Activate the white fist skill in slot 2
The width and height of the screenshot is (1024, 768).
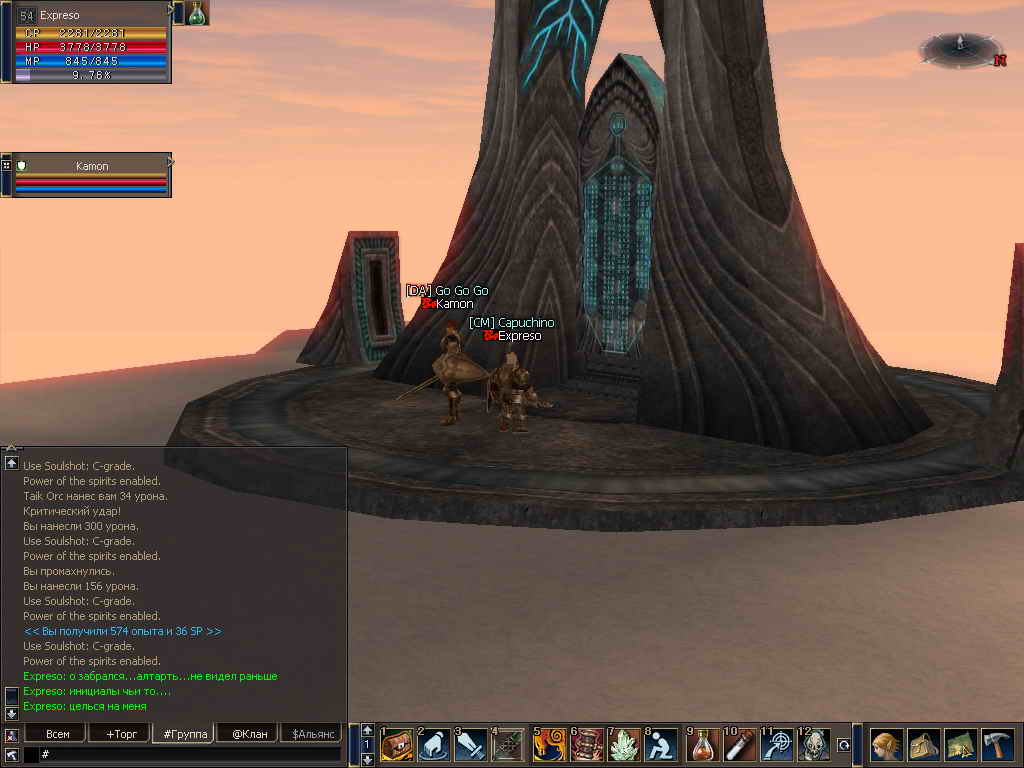[434, 745]
